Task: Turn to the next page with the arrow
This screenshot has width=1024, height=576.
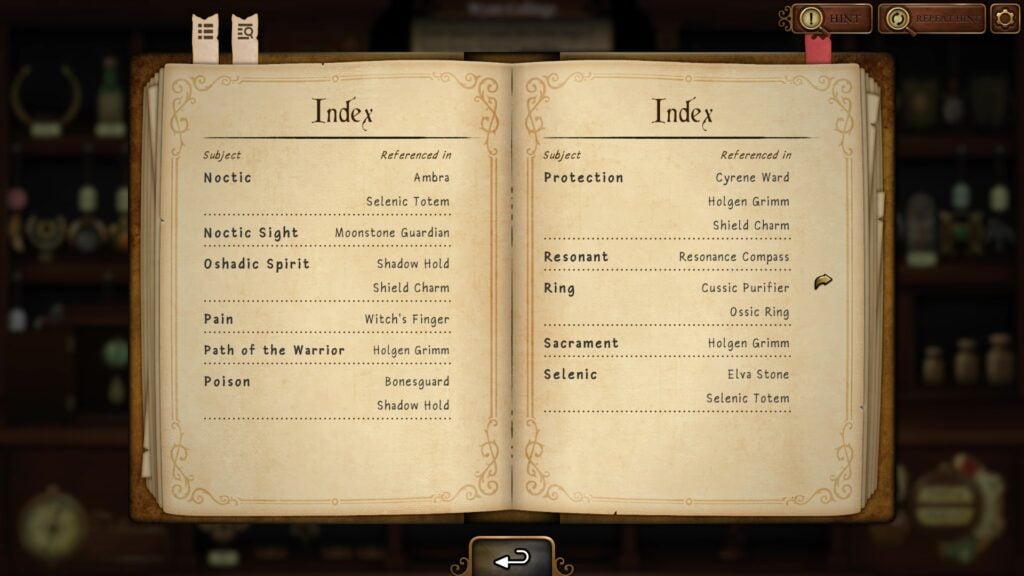Action: tap(823, 282)
